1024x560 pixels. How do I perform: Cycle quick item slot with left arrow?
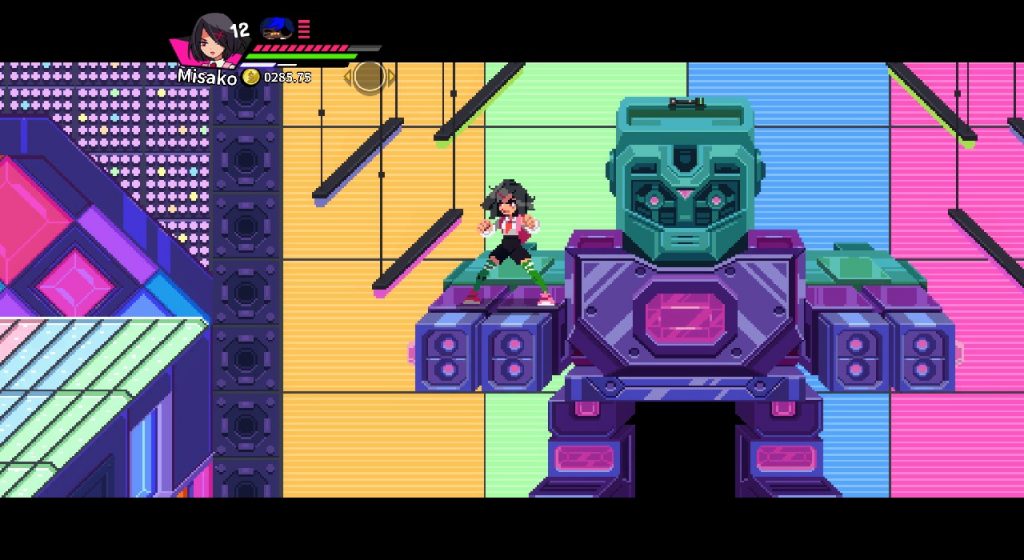349,76
